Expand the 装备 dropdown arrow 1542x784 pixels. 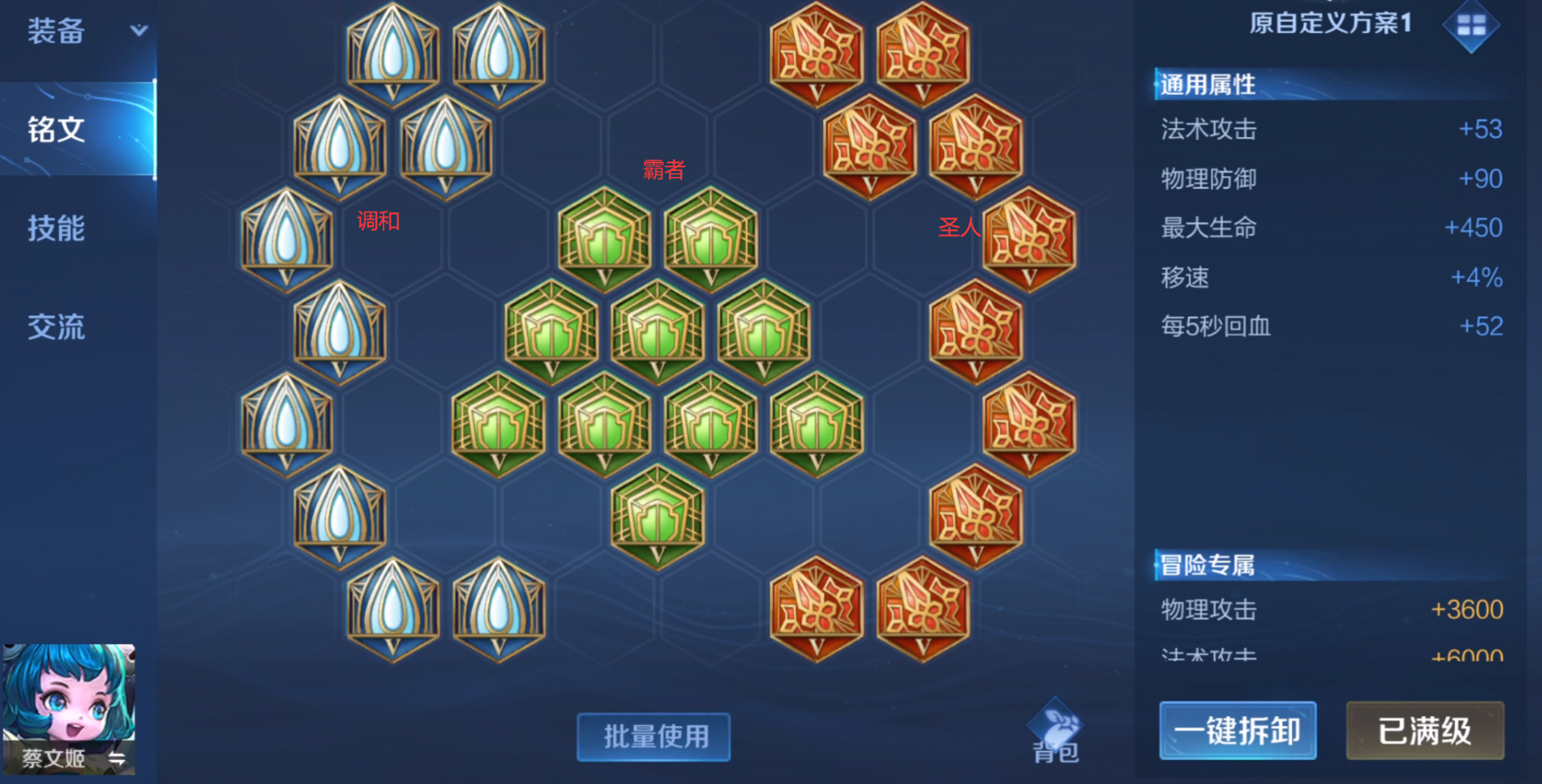click(x=139, y=30)
